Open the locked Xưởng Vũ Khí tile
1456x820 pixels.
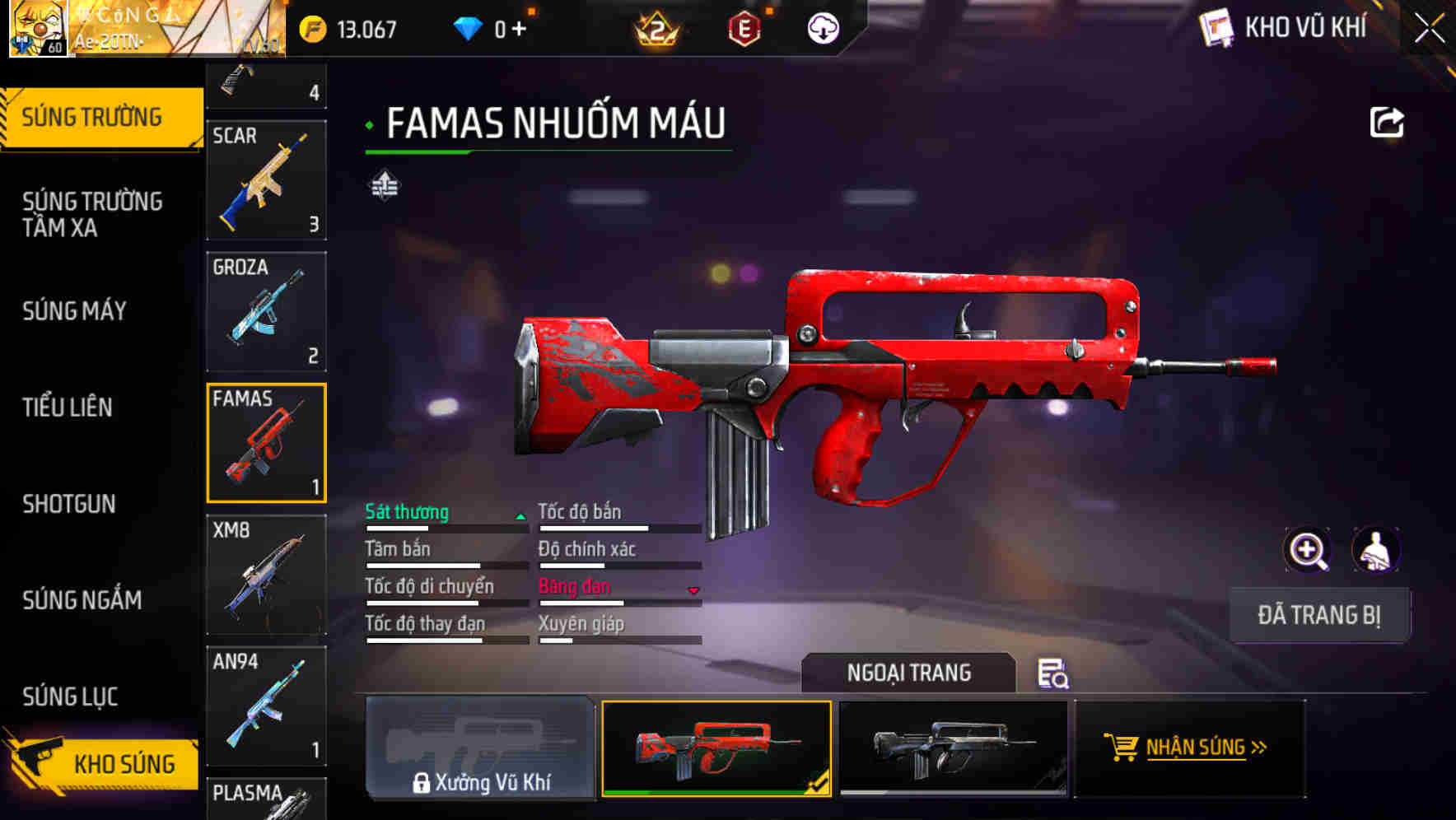click(480, 748)
